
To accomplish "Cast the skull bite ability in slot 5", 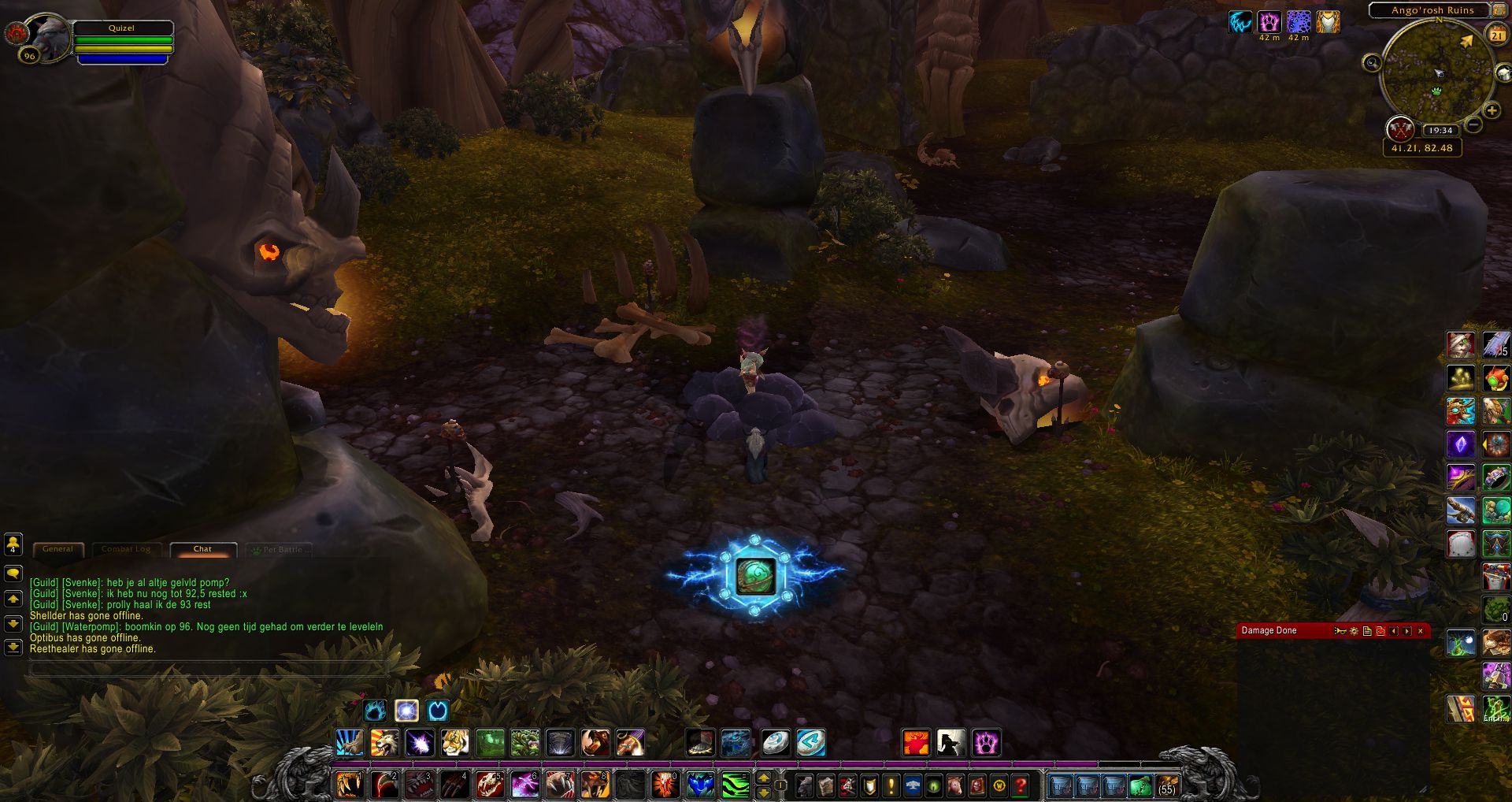I will [488, 785].
